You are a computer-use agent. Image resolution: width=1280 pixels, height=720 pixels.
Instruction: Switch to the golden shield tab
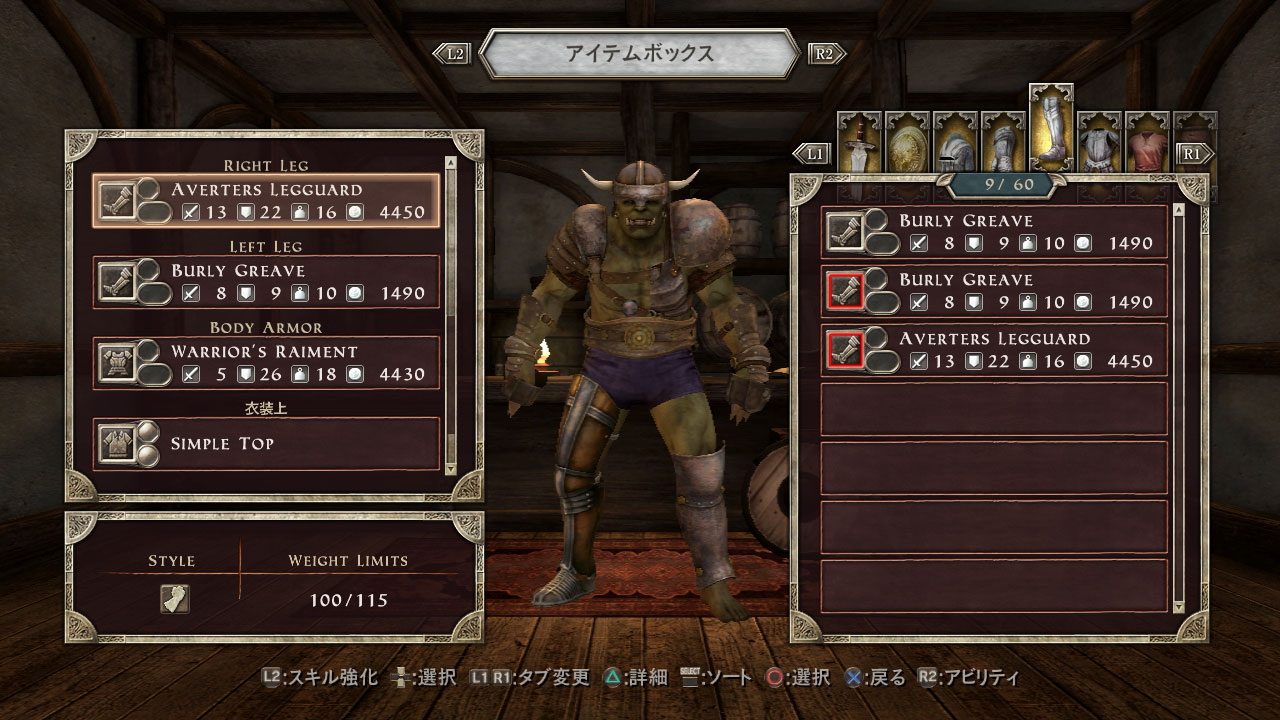pos(908,139)
